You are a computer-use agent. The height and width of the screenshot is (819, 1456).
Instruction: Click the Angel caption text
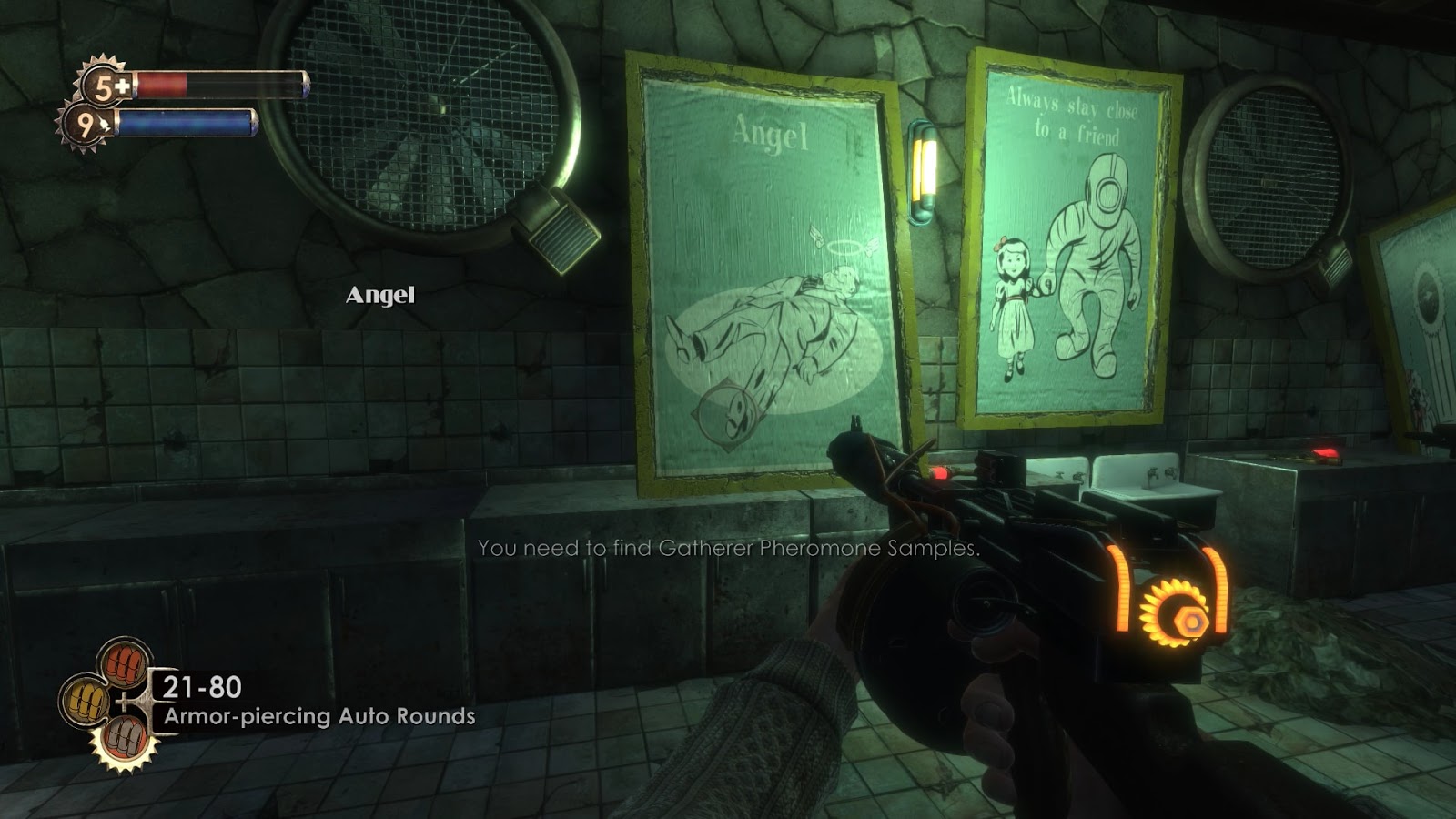(x=380, y=295)
